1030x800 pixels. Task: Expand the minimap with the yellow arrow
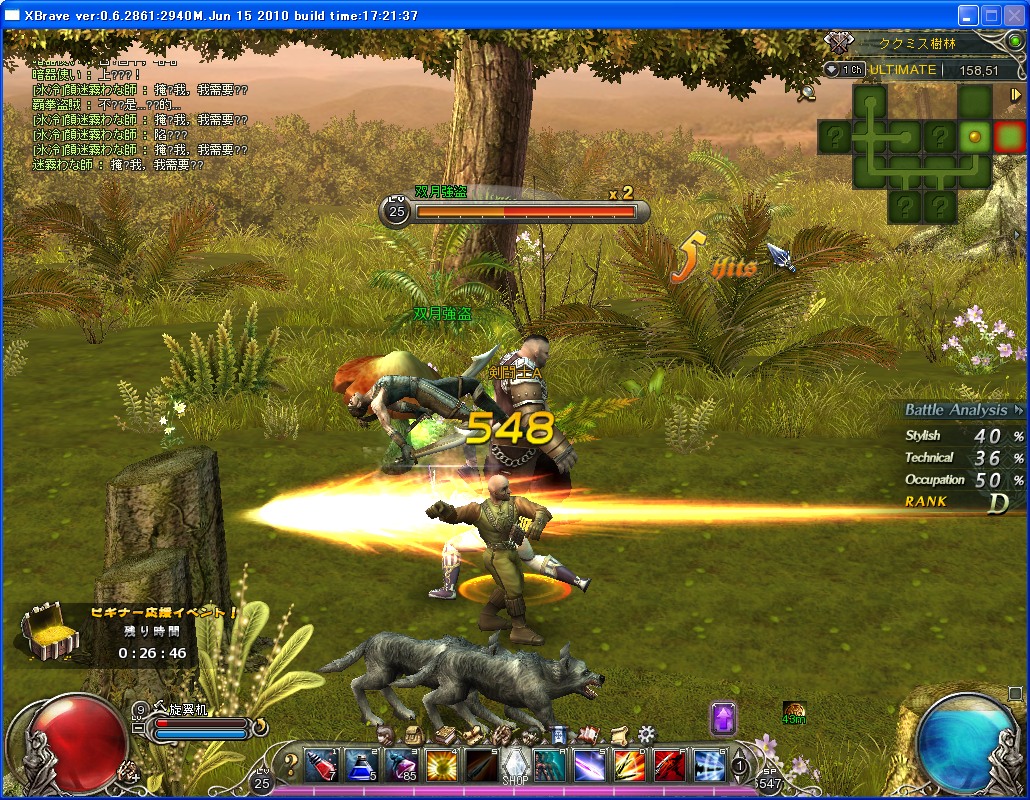click(x=1016, y=94)
